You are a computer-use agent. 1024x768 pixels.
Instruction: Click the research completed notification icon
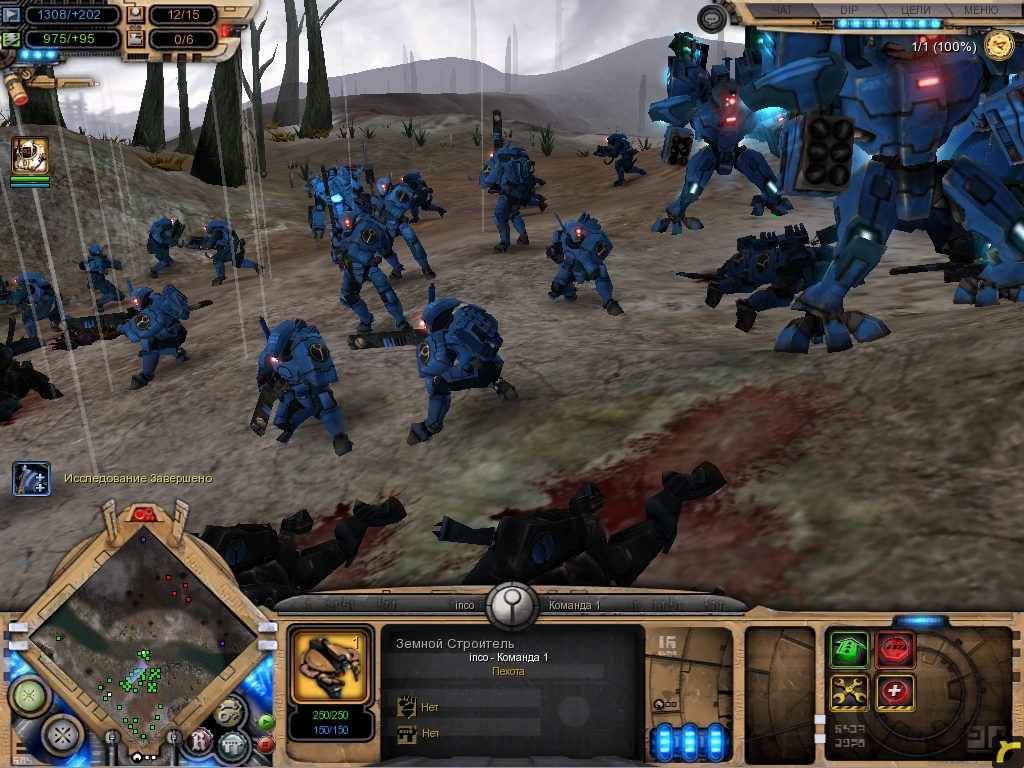[x=31, y=479]
